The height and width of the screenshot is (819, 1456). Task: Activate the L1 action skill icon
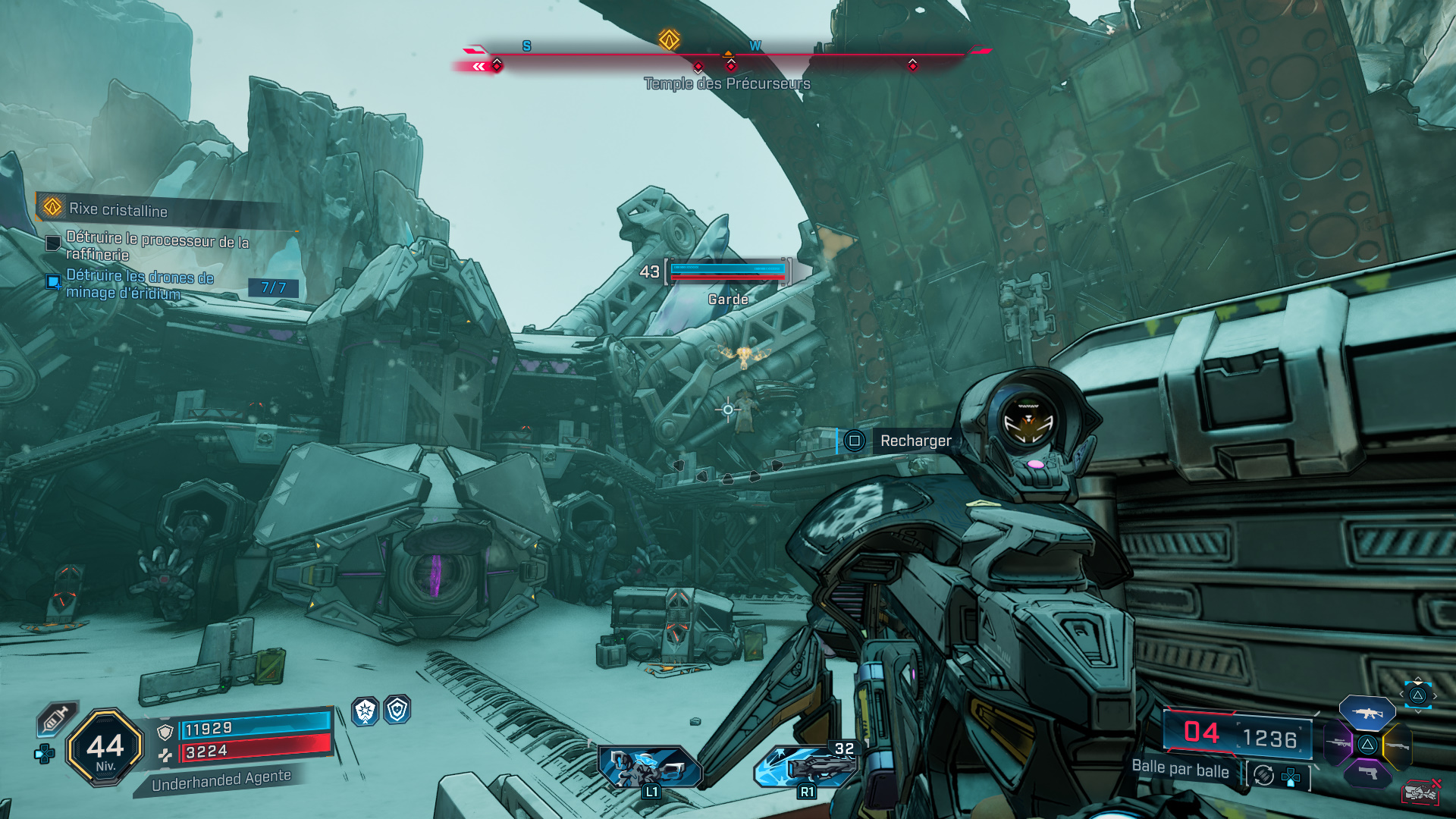[x=649, y=767]
